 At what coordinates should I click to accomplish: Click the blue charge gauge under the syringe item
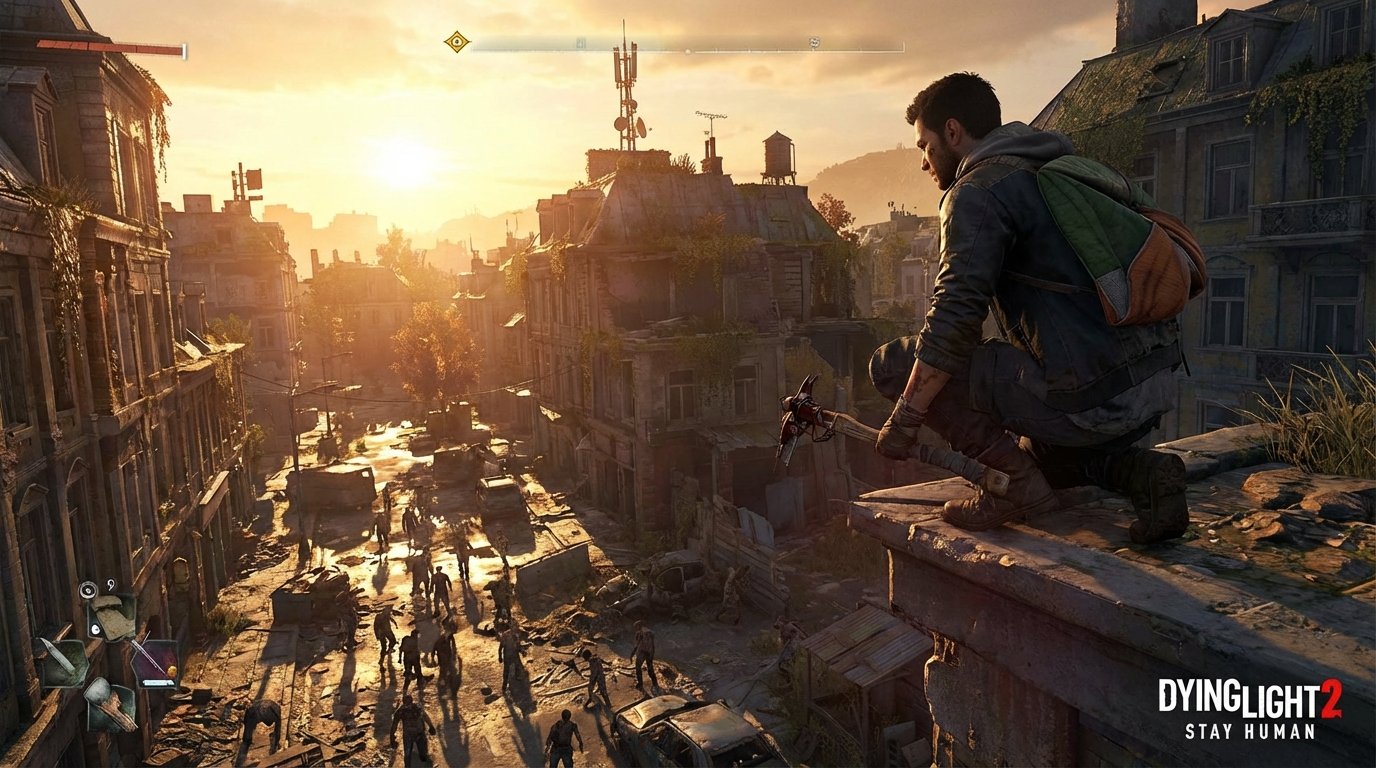[x=158, y=682]
